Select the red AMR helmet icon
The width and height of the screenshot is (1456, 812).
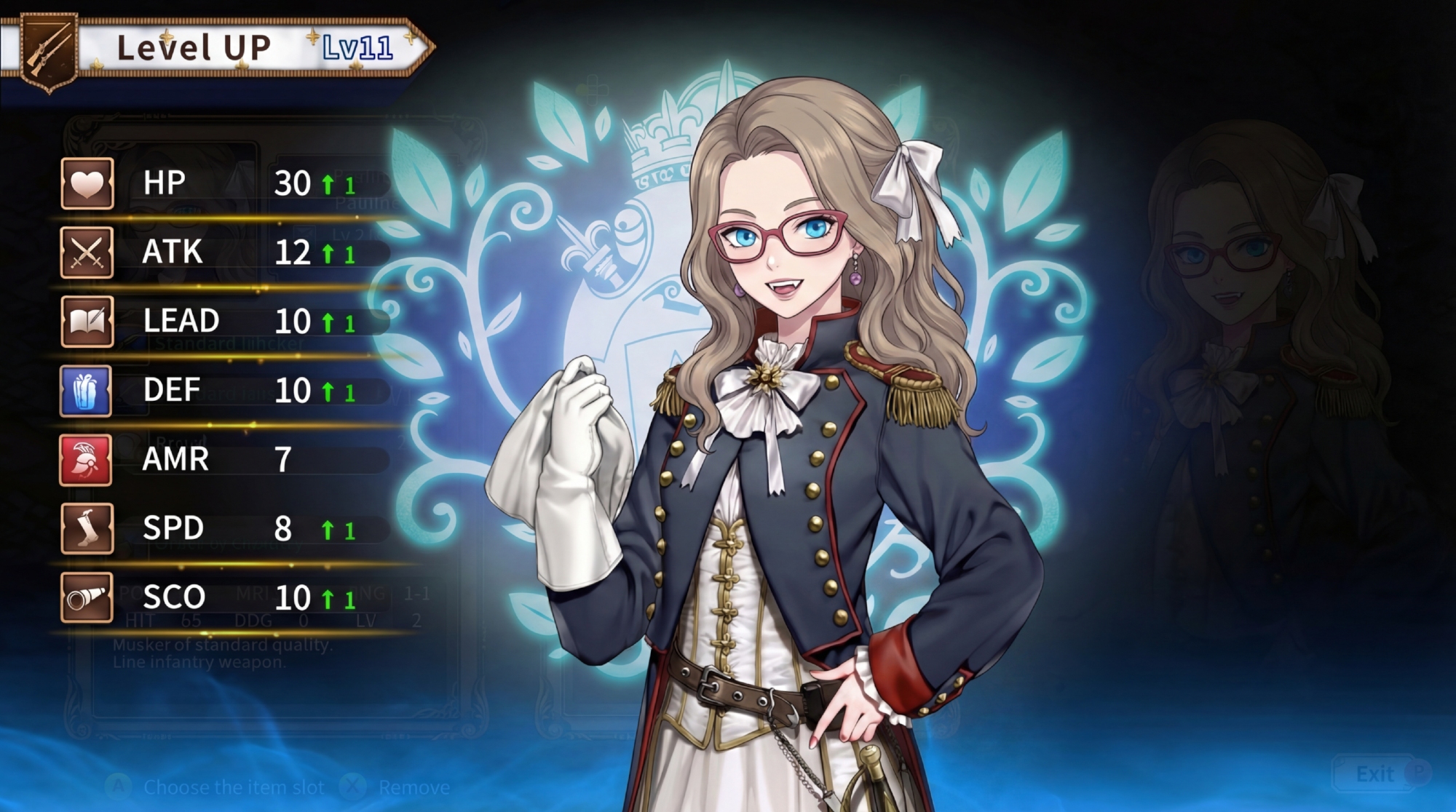tap(86, 460)
